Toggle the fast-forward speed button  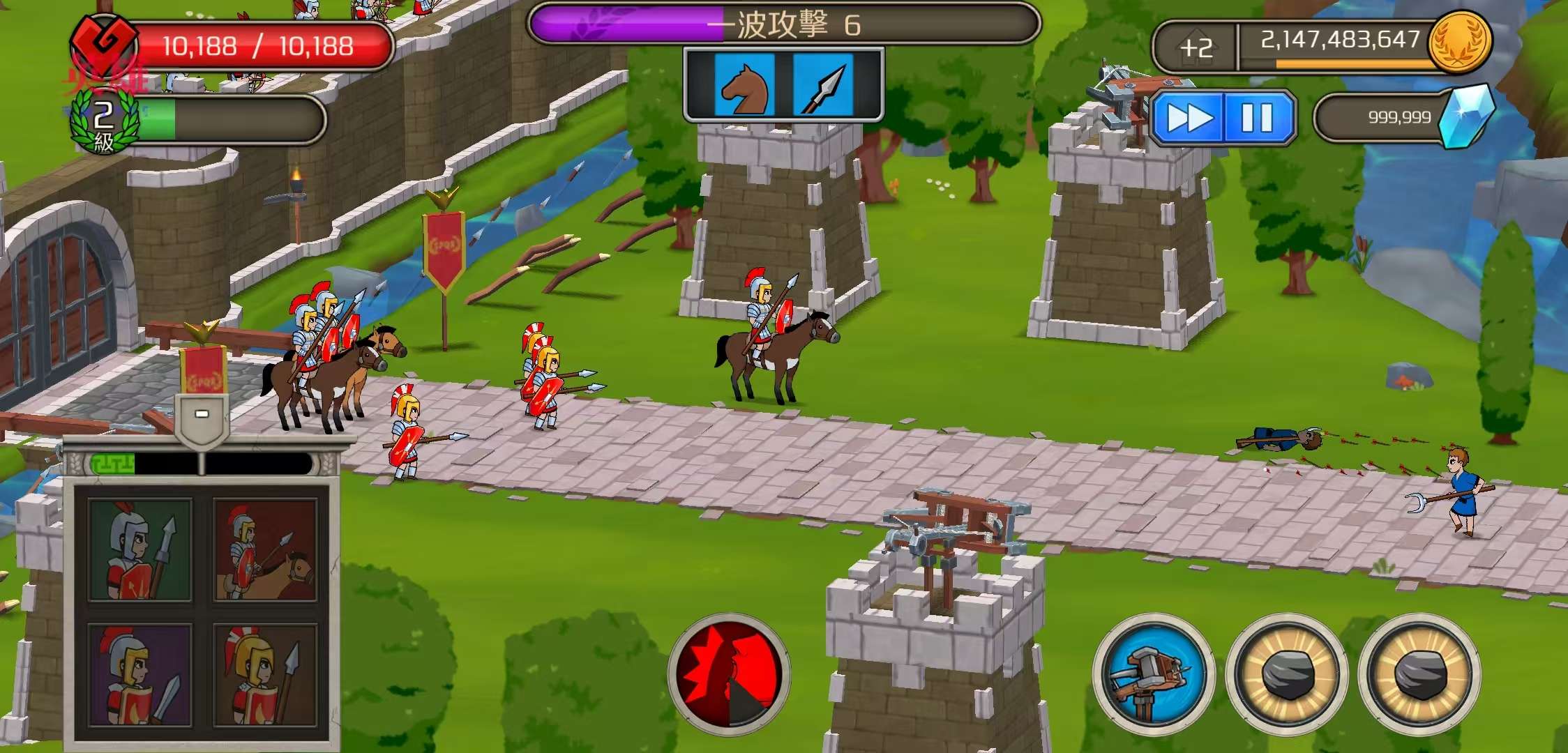[x=1189, y=118]
